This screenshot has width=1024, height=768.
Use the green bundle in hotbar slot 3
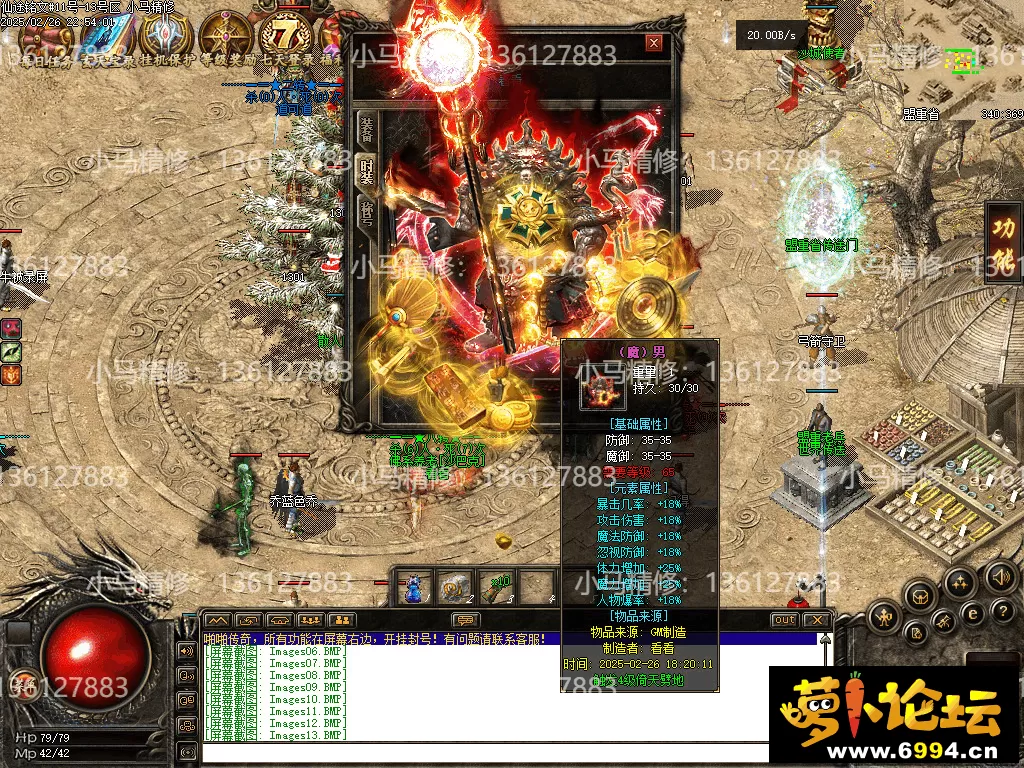[x=497, y=586]
